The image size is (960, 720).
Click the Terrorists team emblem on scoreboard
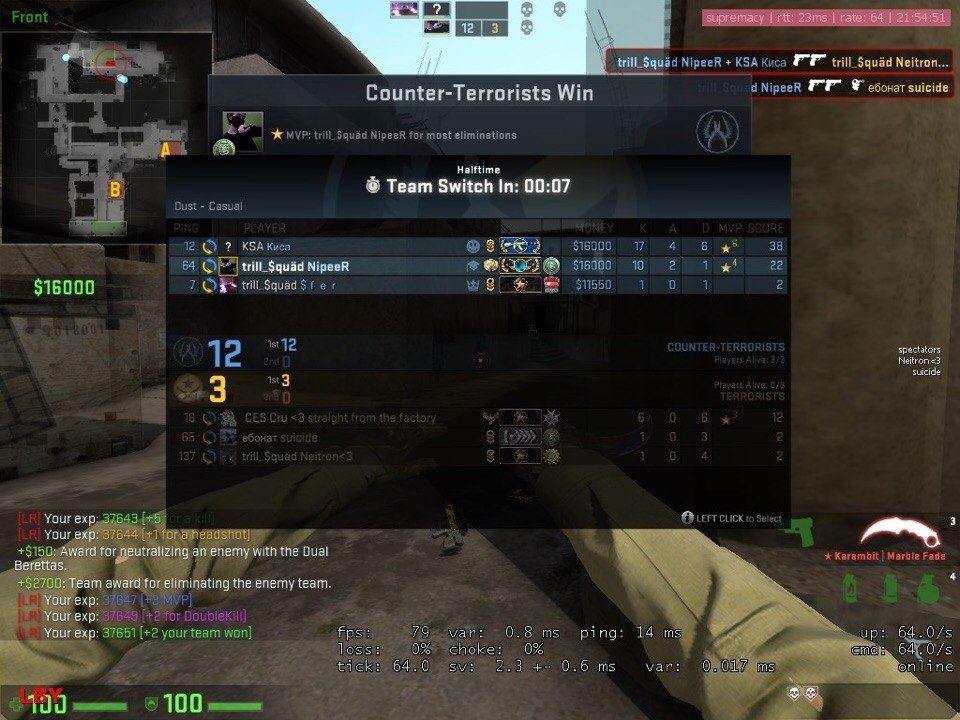188,388
